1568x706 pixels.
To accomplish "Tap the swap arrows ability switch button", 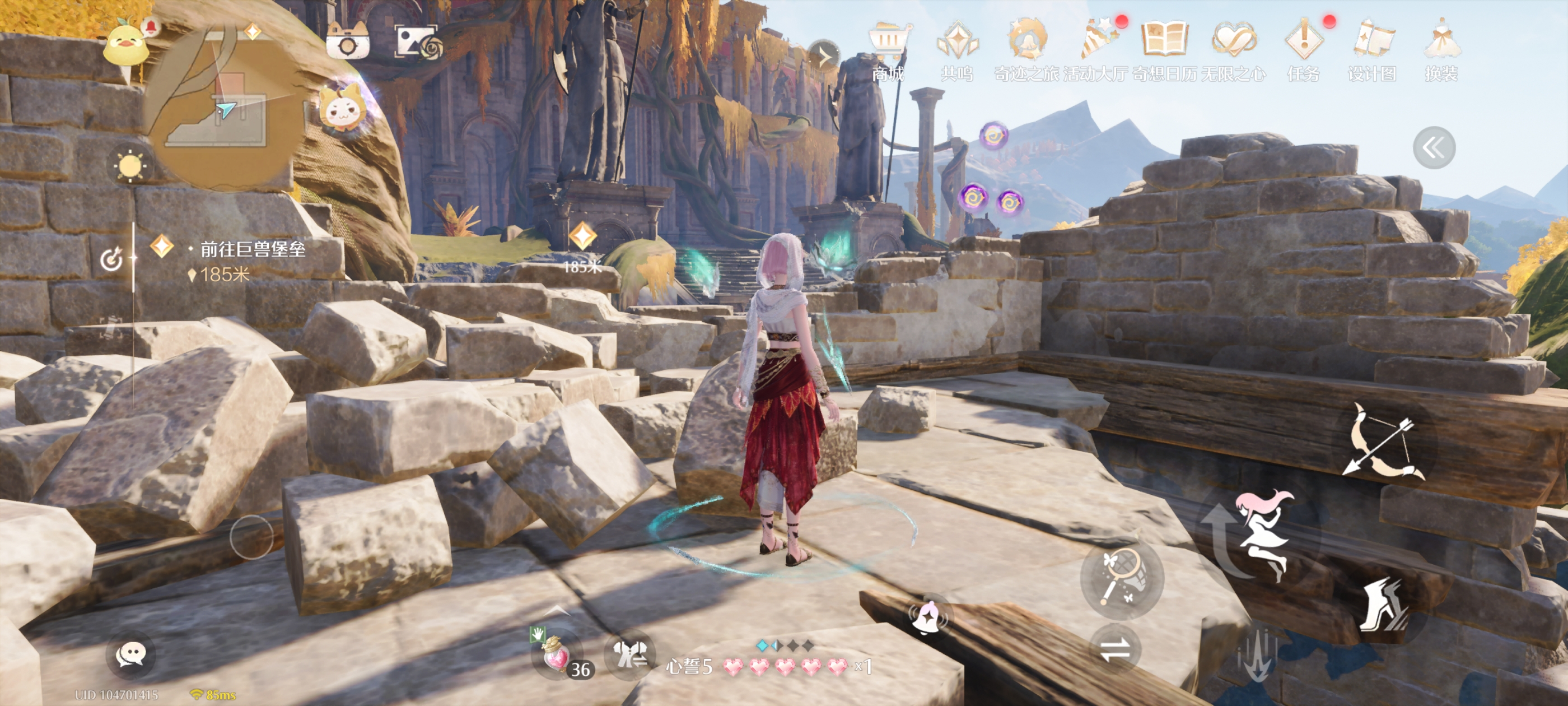I will click(x=1115, y=649).
